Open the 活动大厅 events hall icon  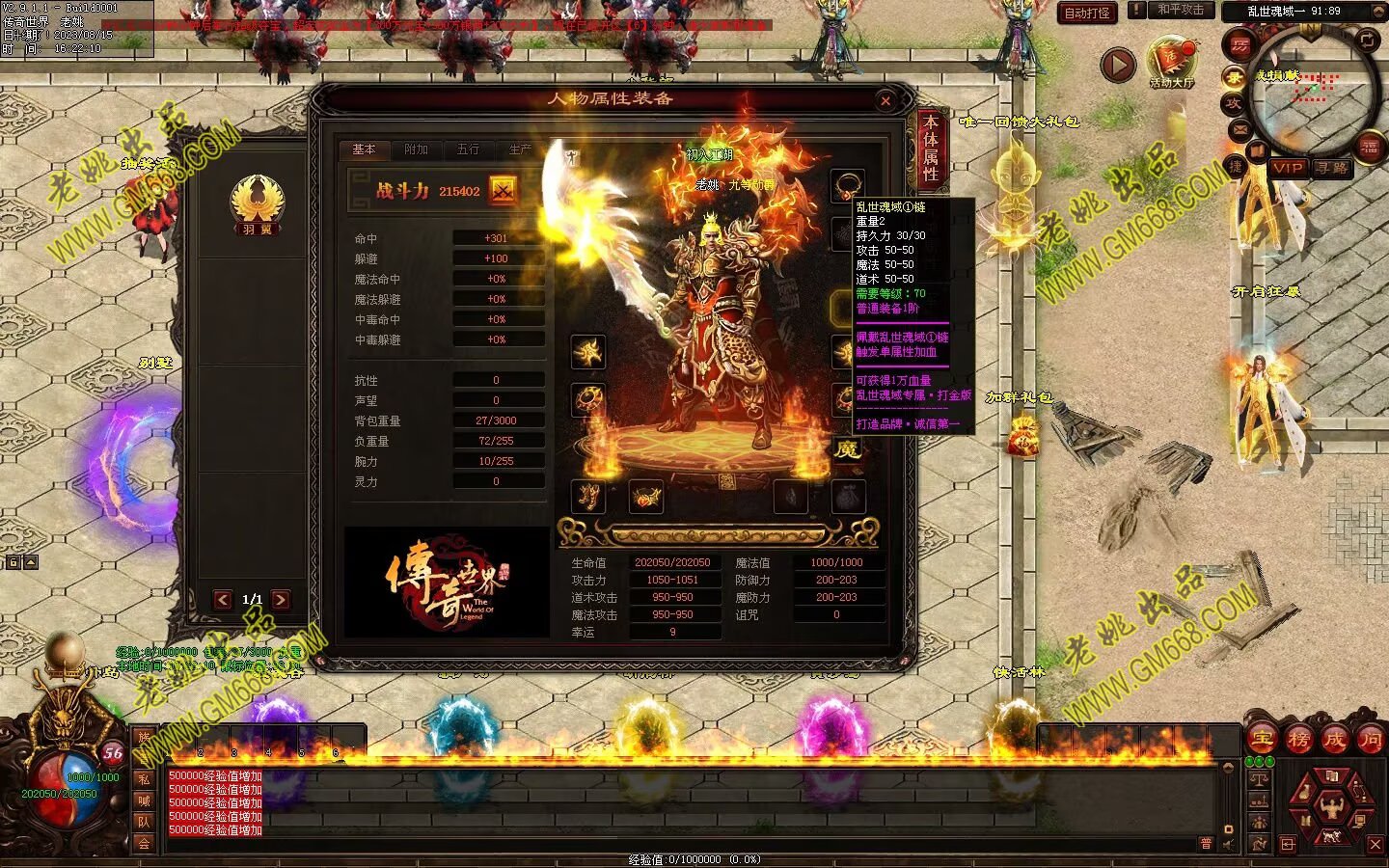coord(1172,63)
